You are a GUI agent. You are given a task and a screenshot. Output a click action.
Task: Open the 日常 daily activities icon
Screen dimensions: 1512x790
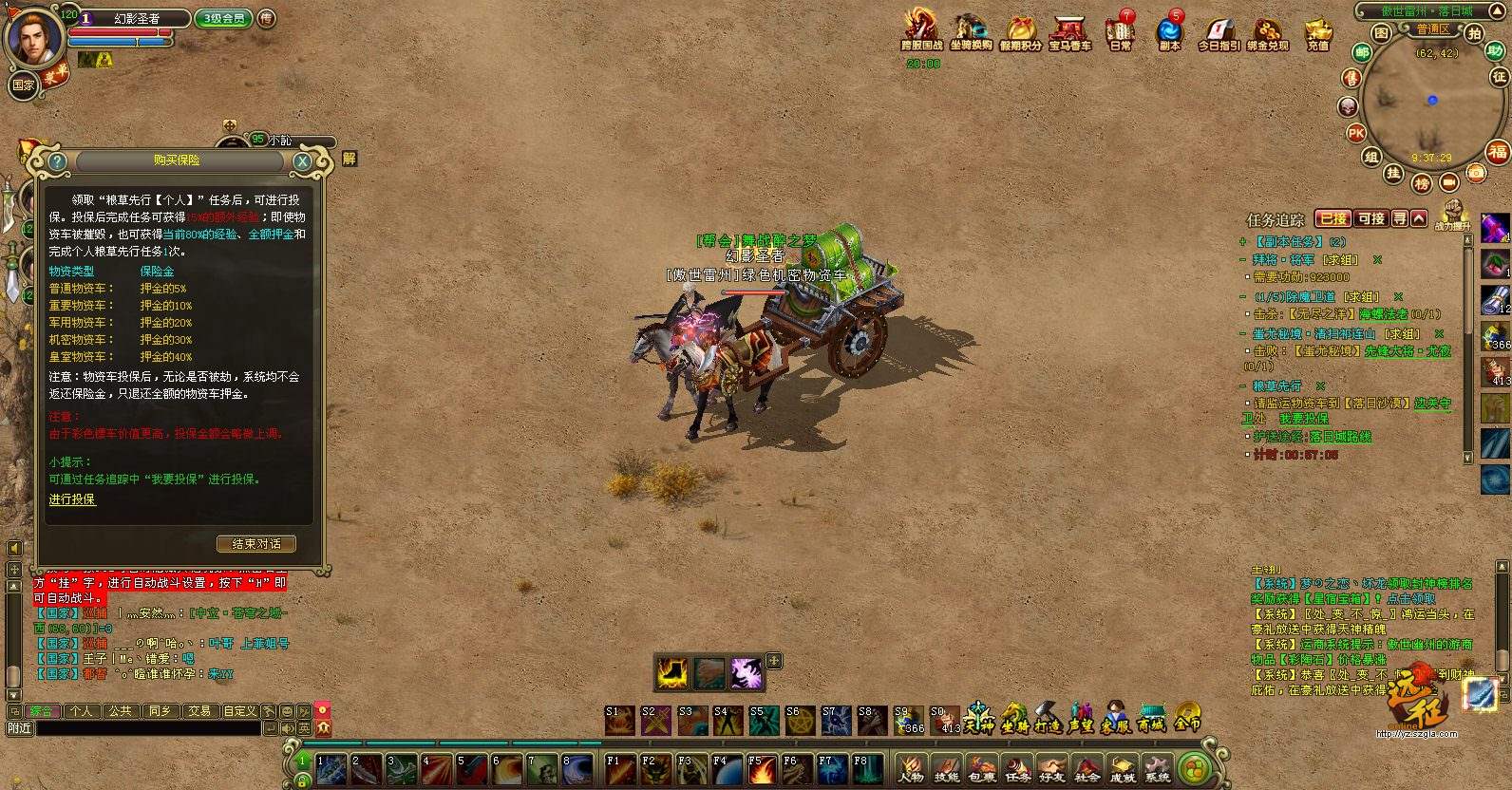point(1121,30)
